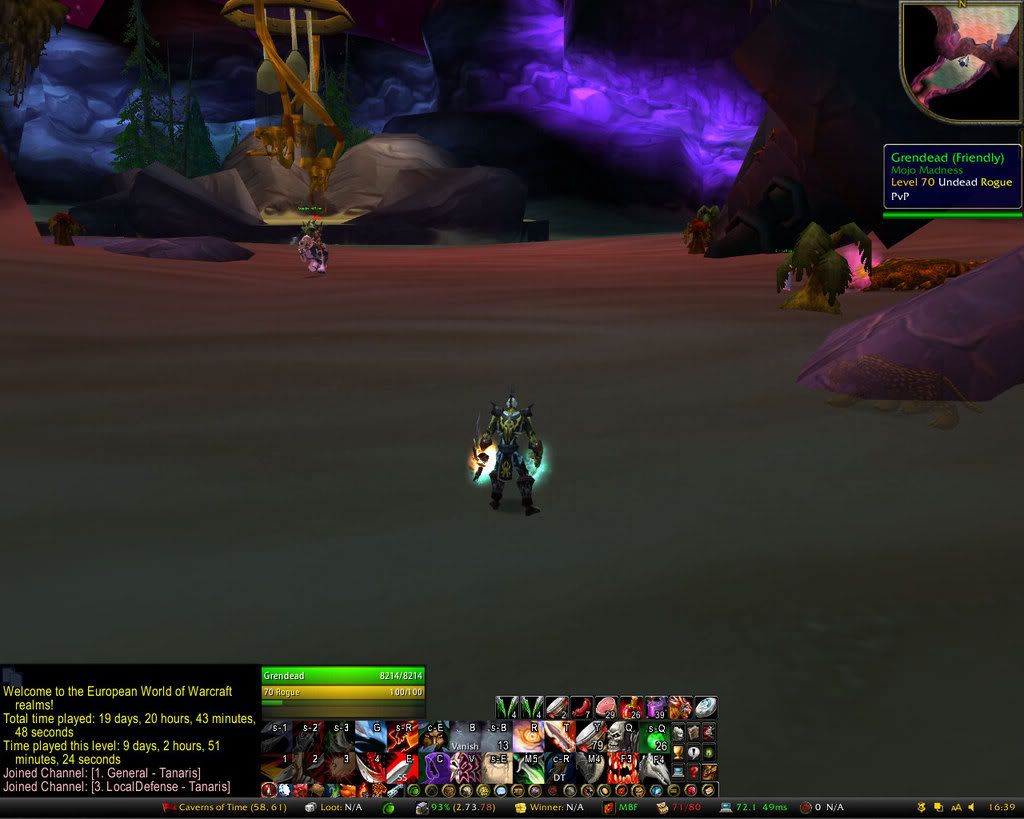
Task: Click the clock showing 16:39
Action: coord(1000,807)
